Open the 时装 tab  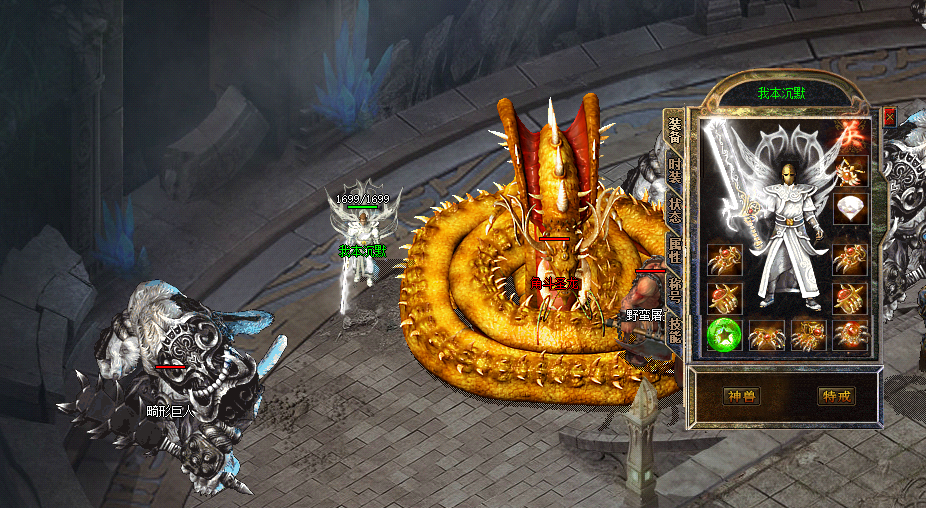675,171
